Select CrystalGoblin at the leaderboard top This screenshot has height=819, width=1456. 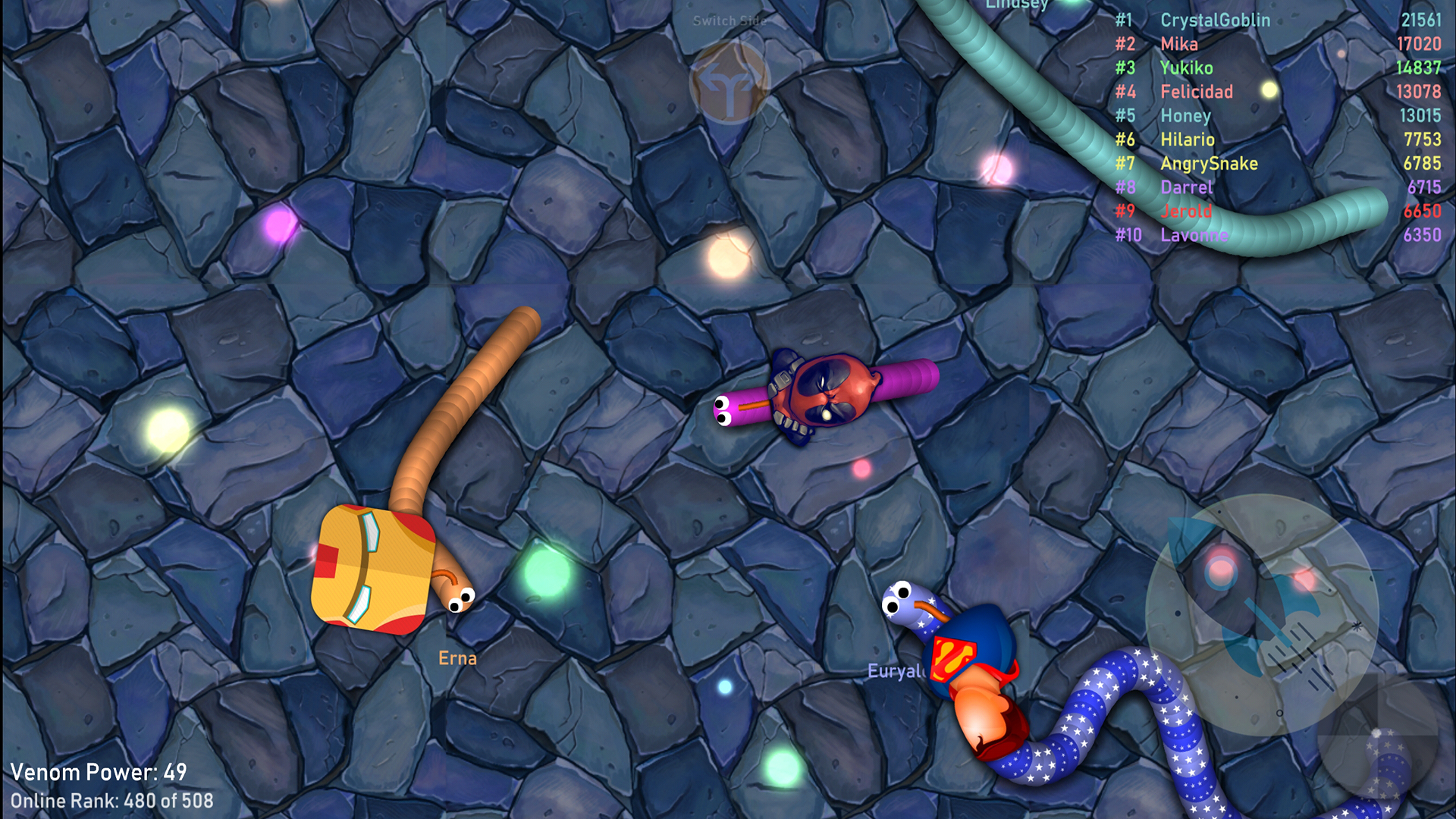[1215, 20]
